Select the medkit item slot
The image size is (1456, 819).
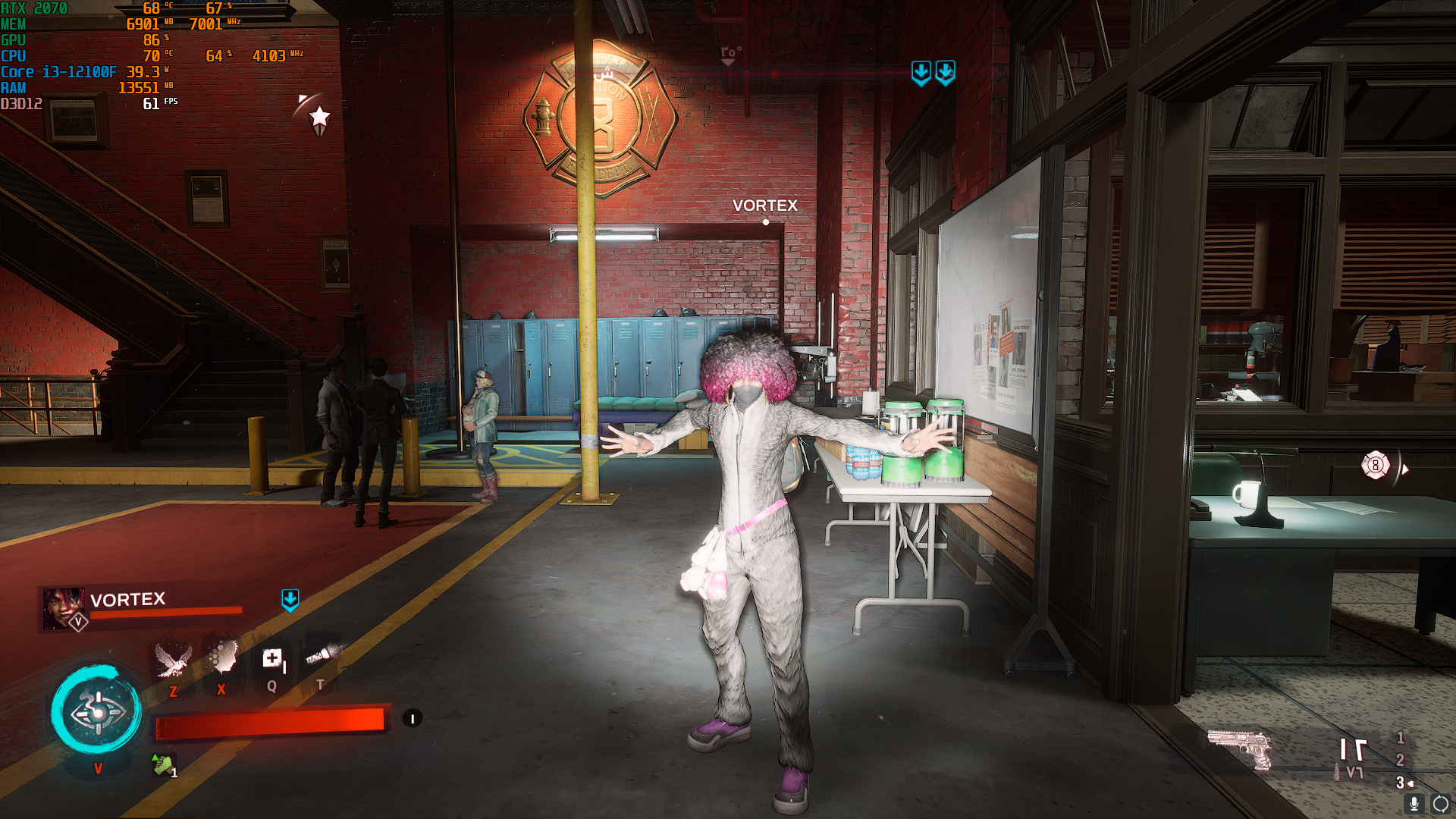pos(272,658)
